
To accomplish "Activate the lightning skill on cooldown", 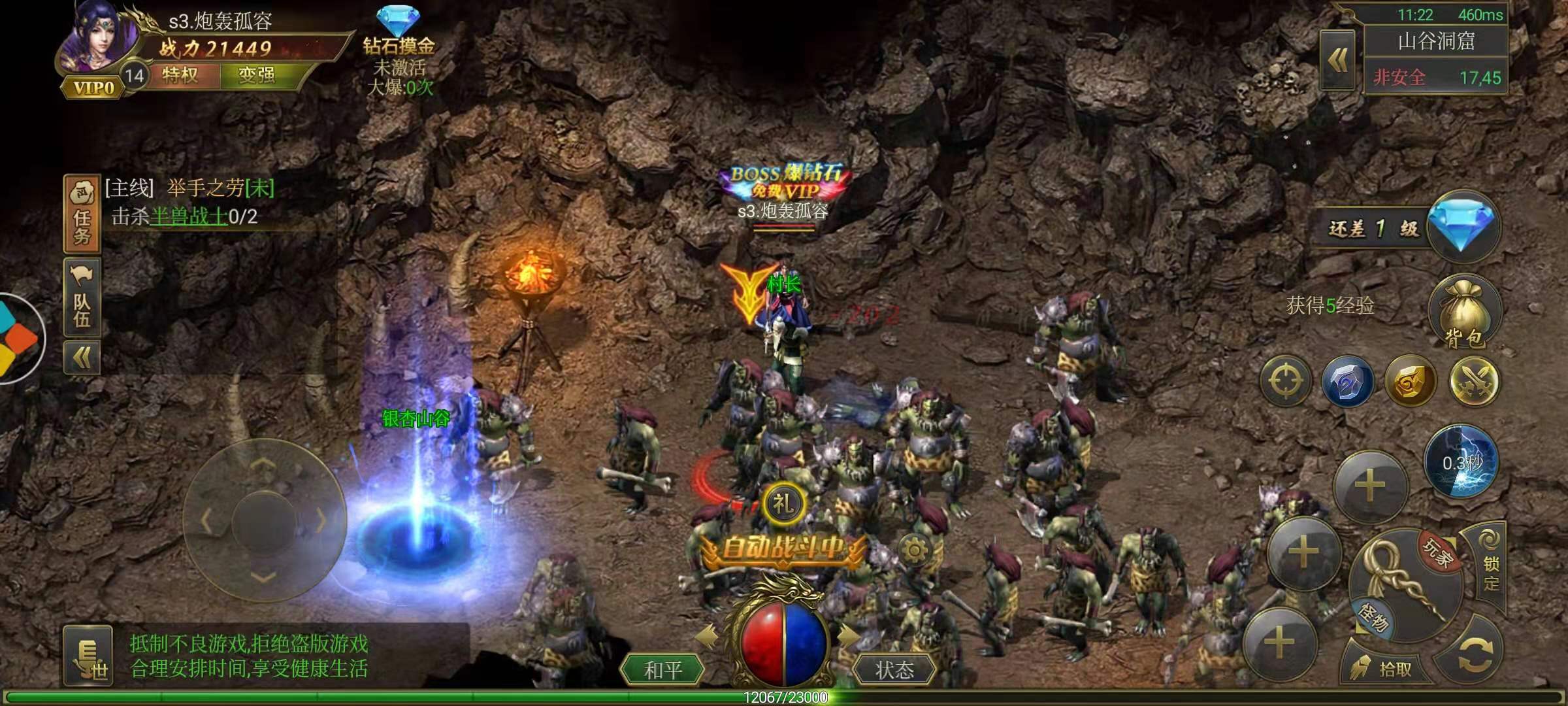I will coord(1462,462).
